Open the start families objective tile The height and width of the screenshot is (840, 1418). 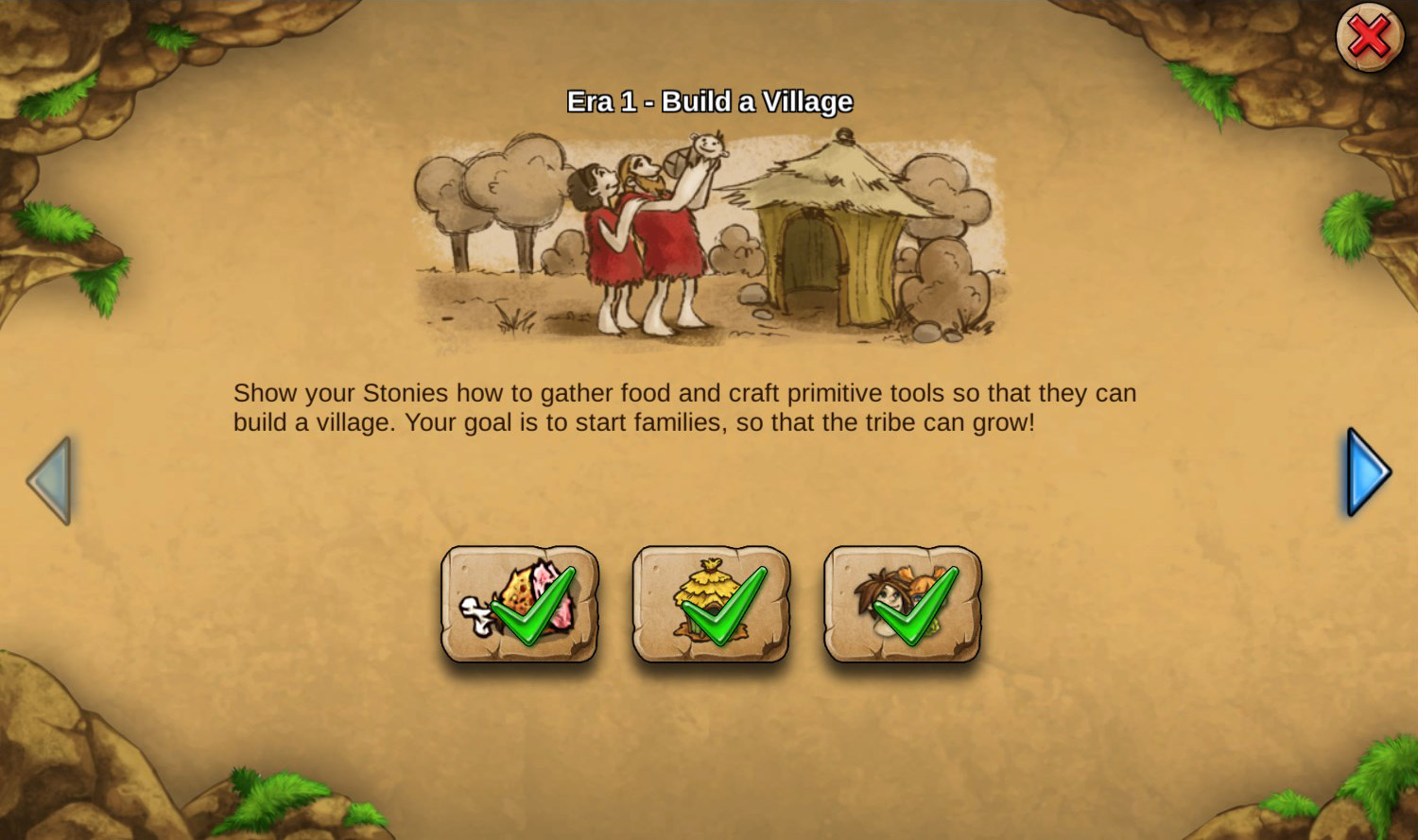point(901,605)
